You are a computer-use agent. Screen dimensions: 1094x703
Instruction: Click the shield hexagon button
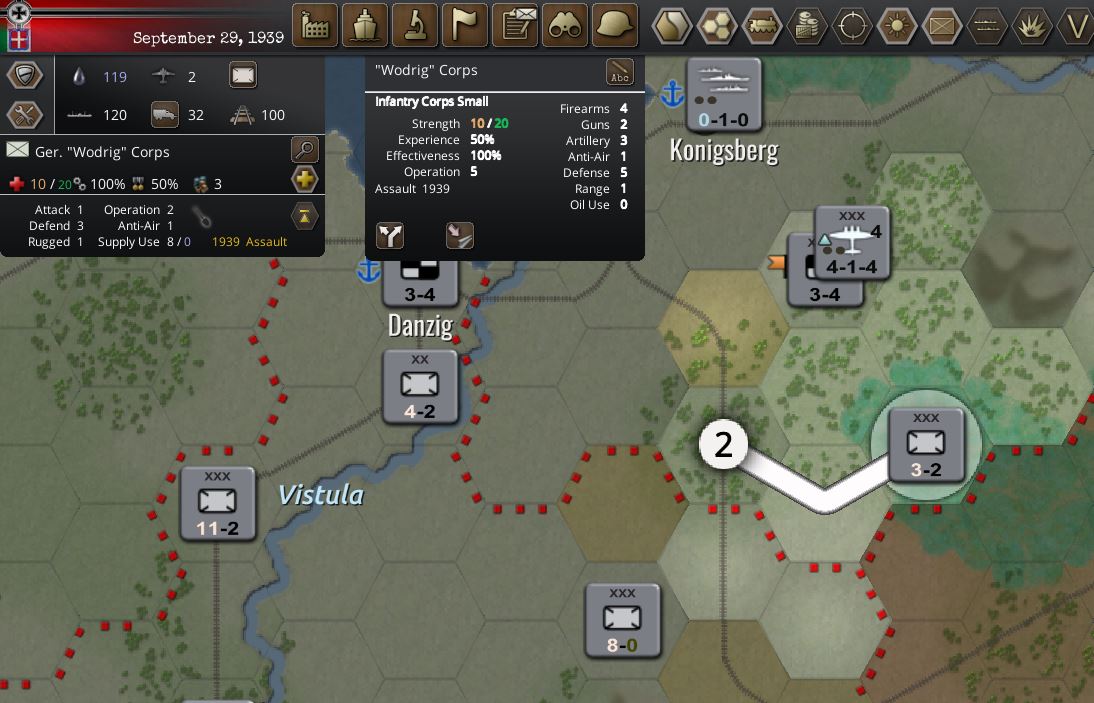click(25, 75)
